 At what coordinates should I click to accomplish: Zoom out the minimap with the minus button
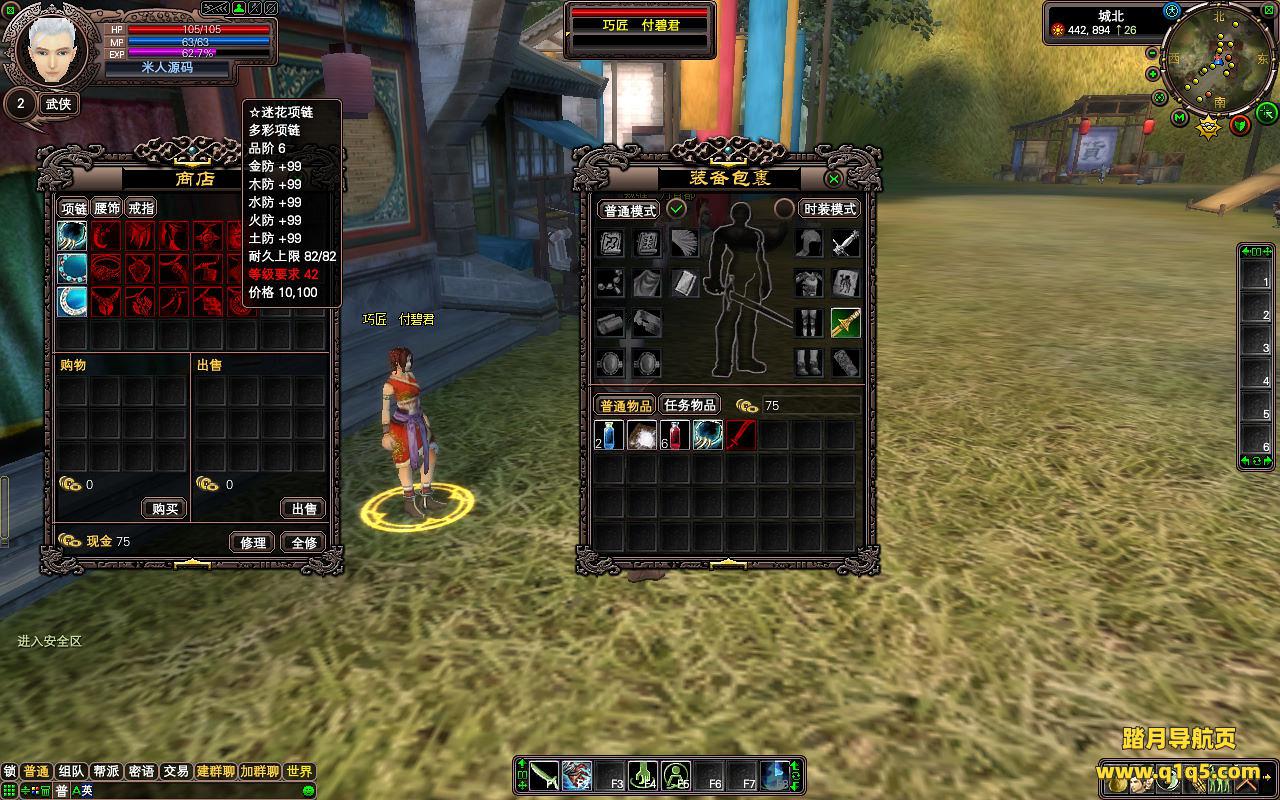1152,53
